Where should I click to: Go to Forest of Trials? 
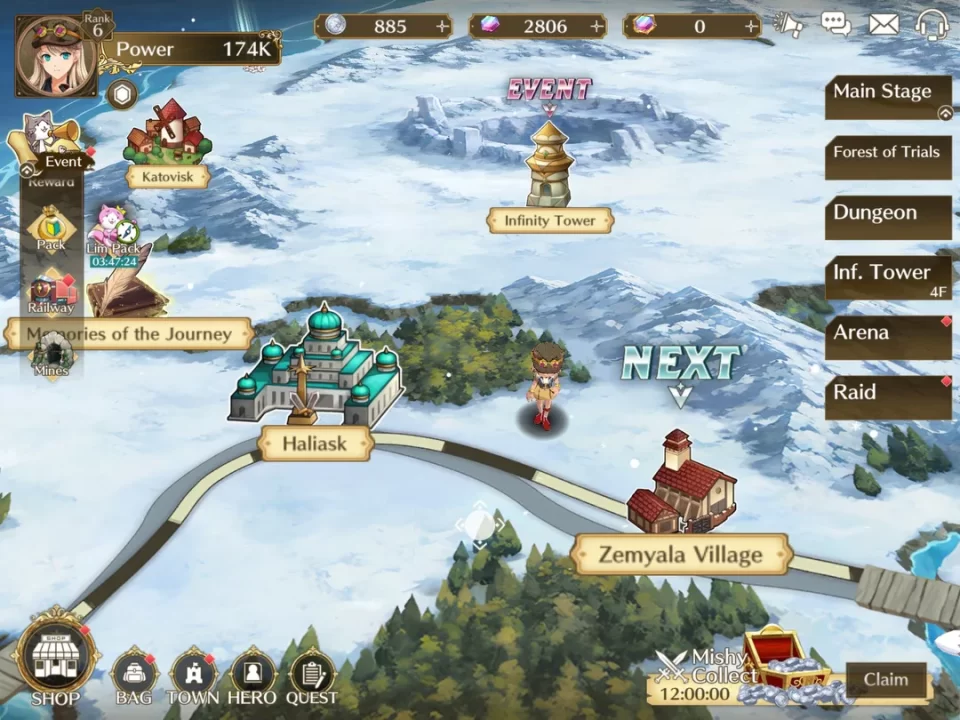pos(886,154)
